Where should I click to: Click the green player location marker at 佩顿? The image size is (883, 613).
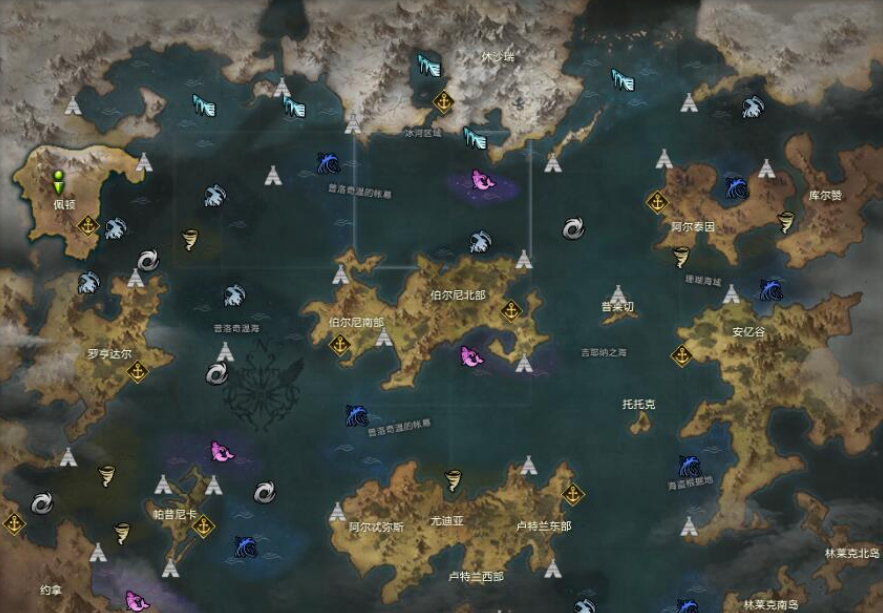tap(59, 183)
